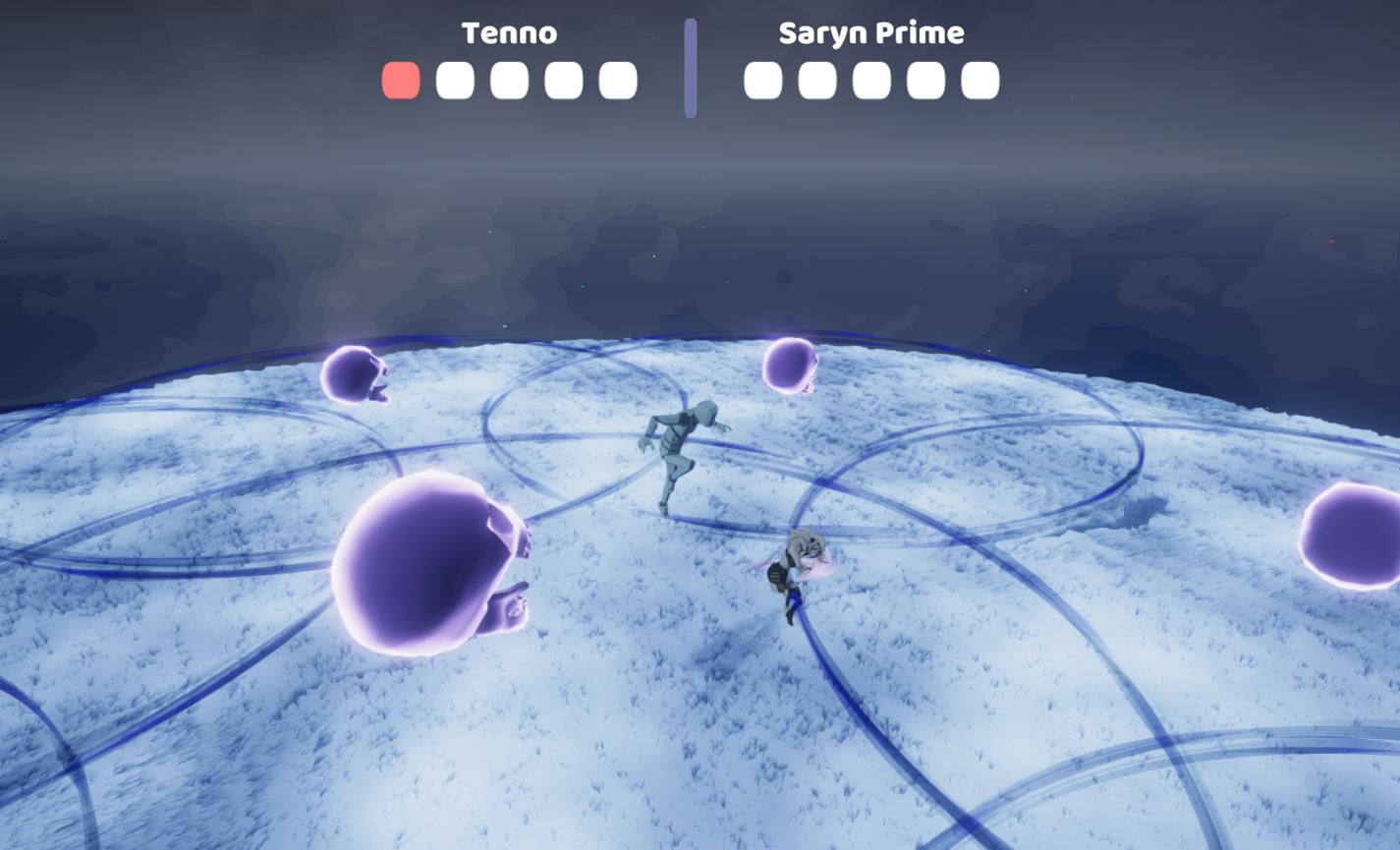The height and width of the screenshot is (850, 1400).
Task: Select the second Tenno health square
Action: point(452,80)
